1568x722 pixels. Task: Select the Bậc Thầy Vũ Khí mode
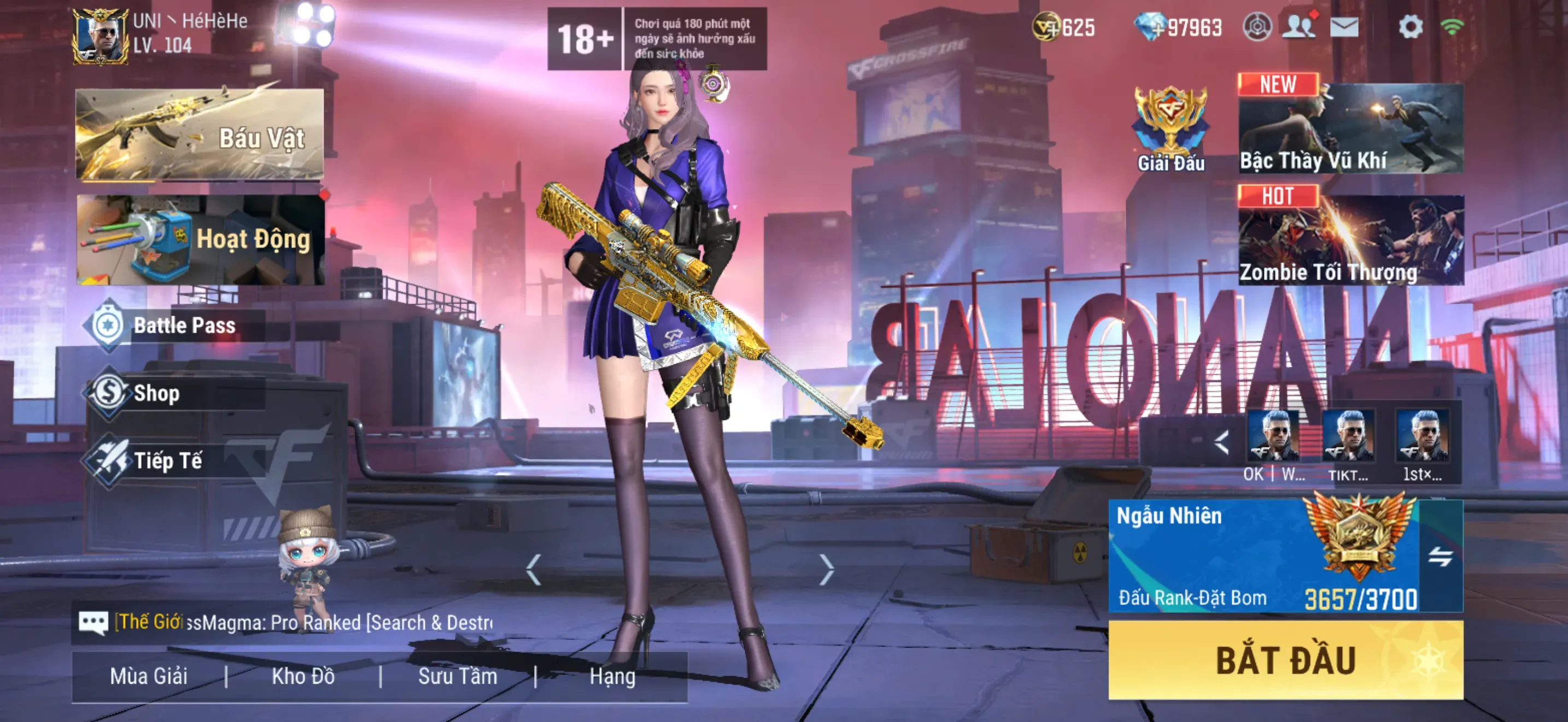[x=1351, y=129]
